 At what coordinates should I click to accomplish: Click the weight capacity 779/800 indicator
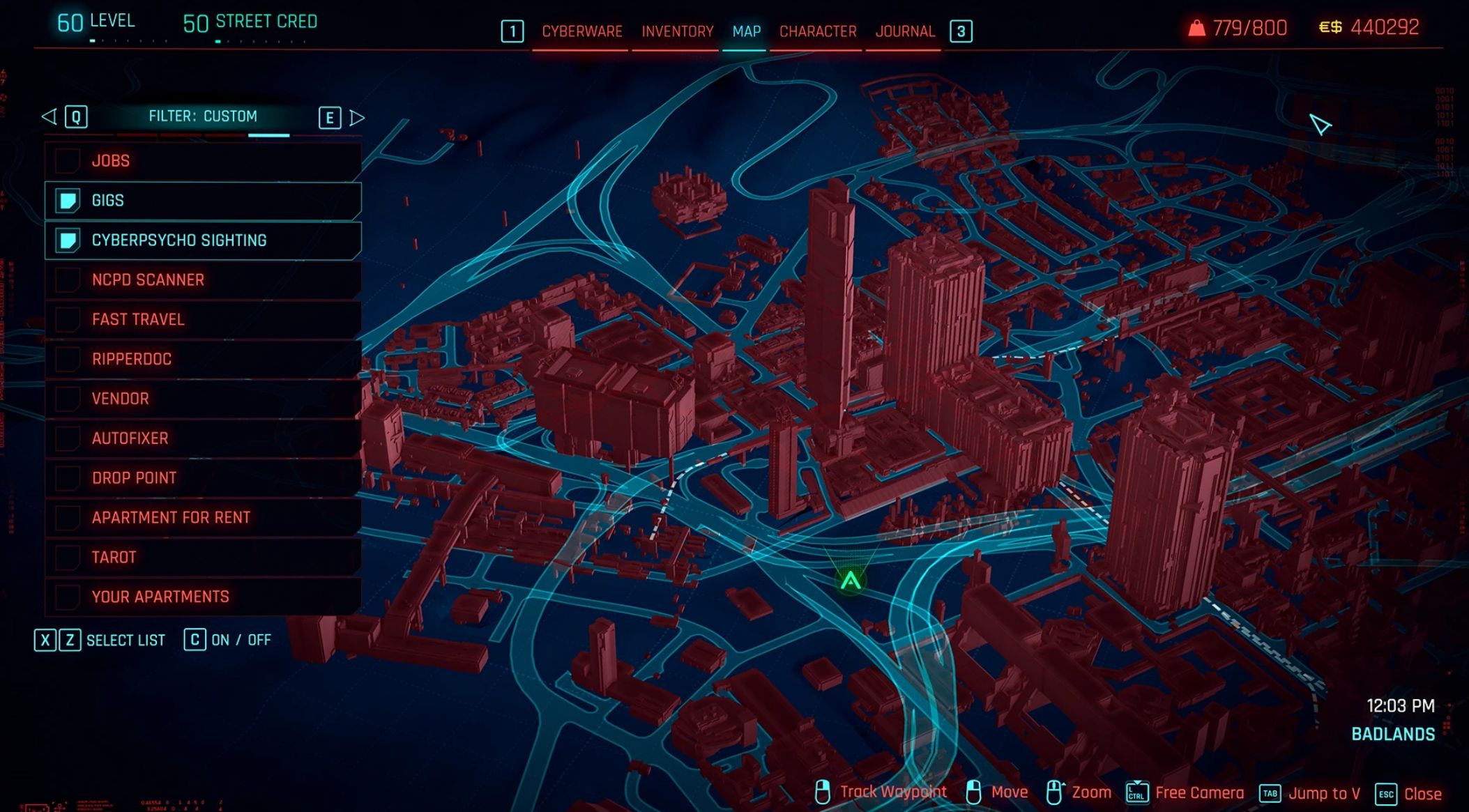pos(1240,28)
